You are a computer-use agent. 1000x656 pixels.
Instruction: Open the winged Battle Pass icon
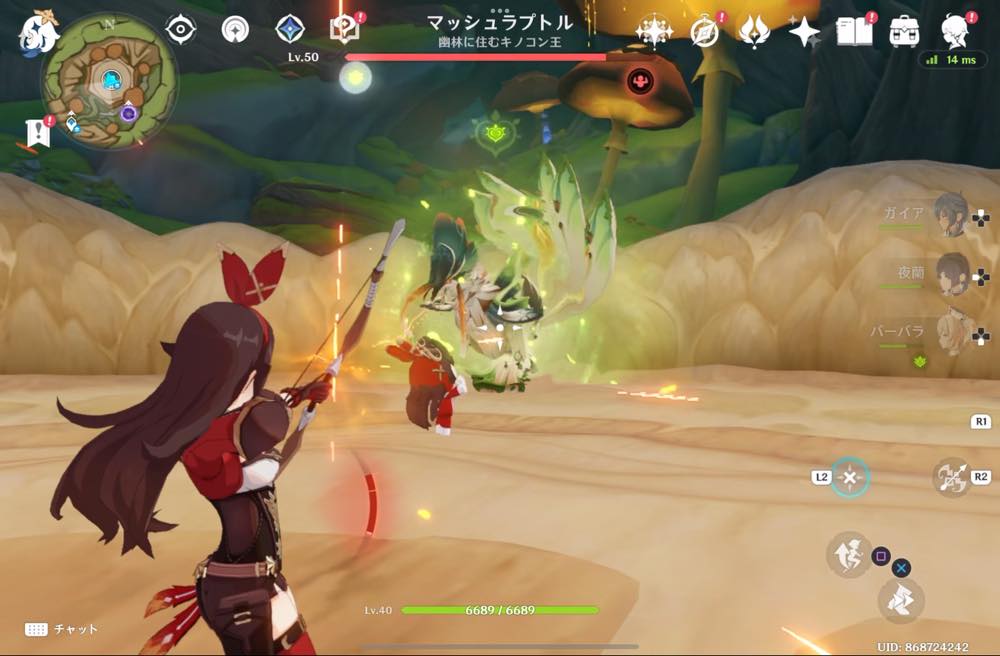point(753,32)
